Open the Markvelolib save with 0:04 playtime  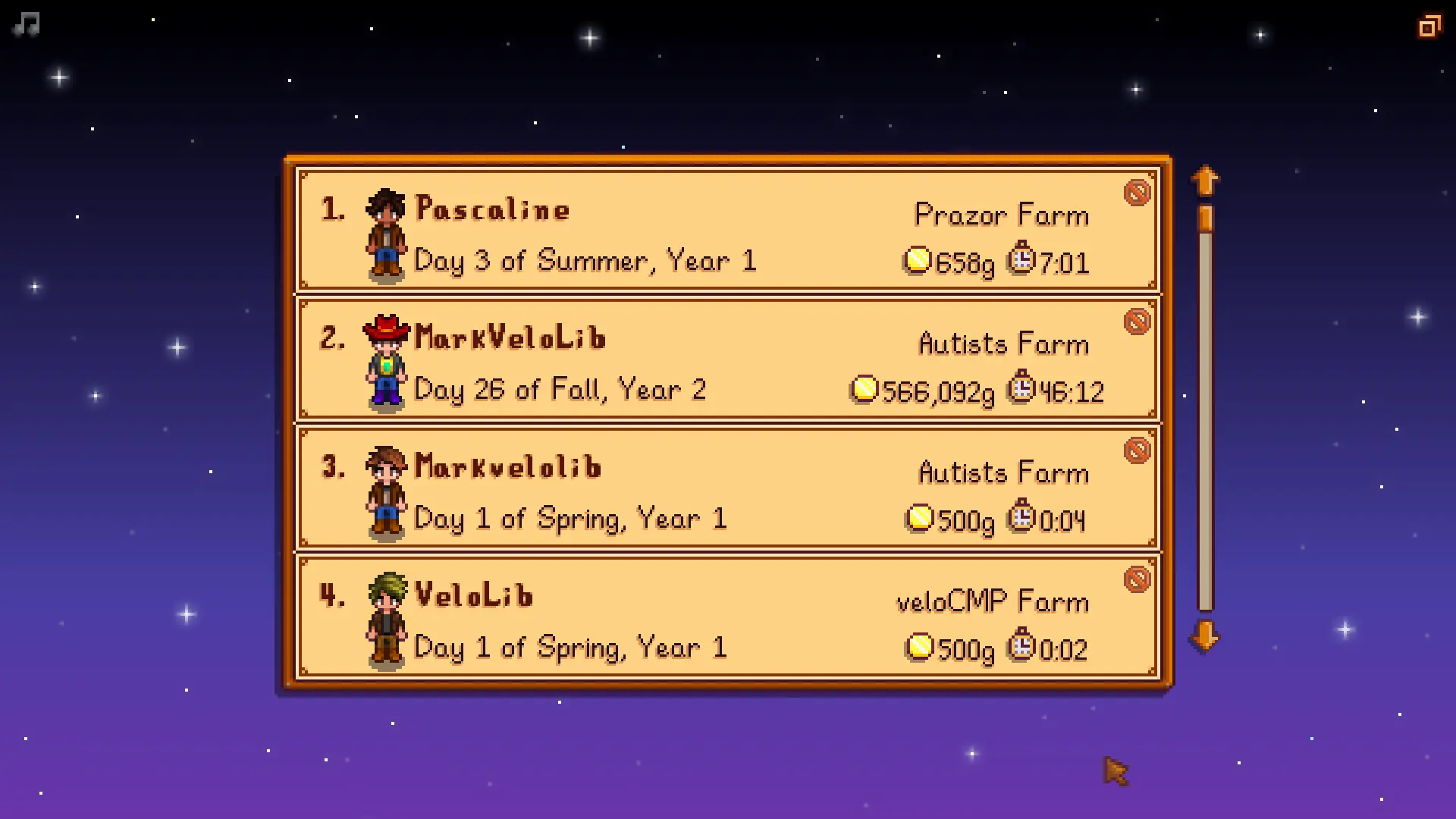point(726,488)
